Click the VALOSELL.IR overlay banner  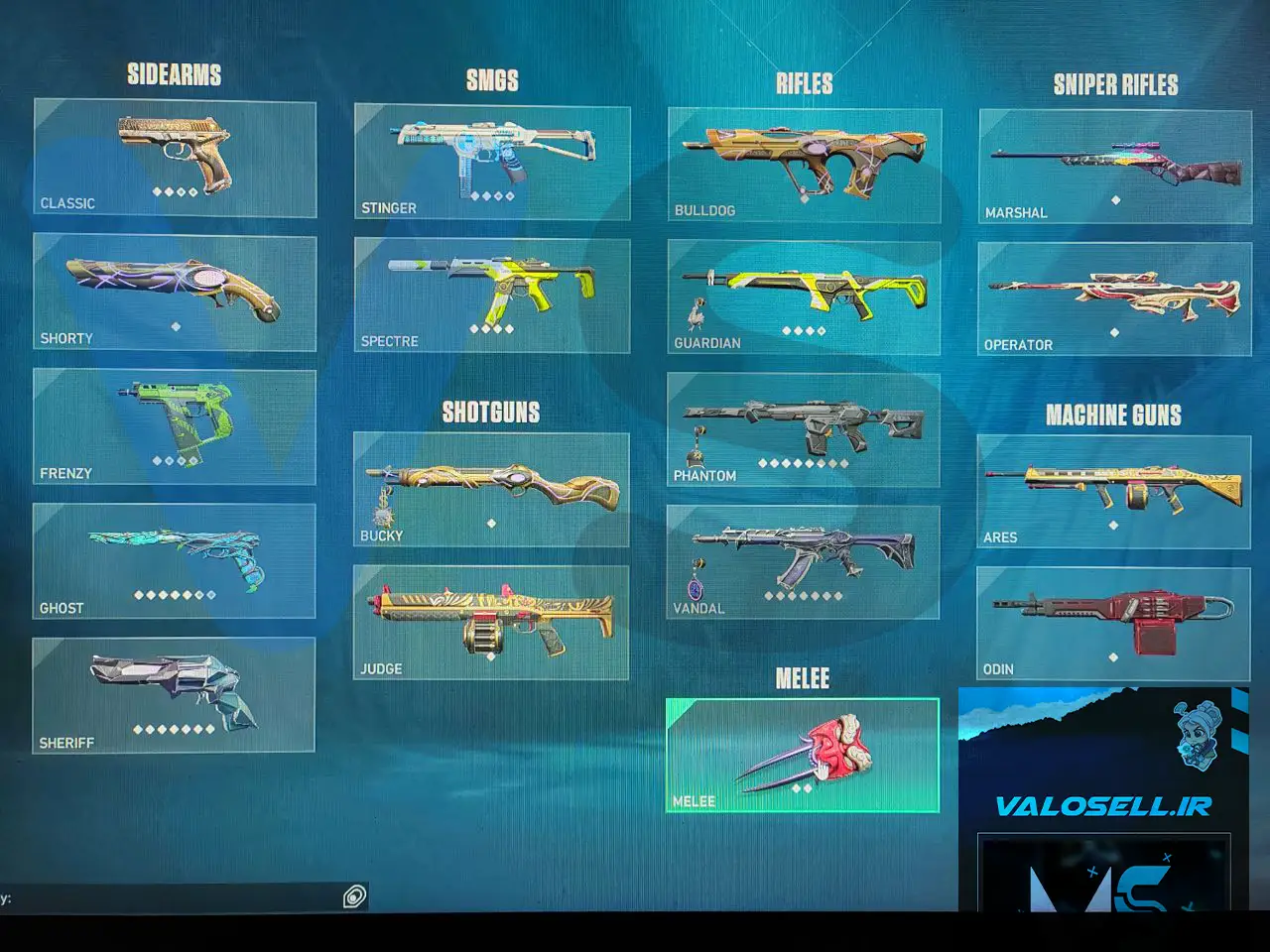pos(1102,804)
